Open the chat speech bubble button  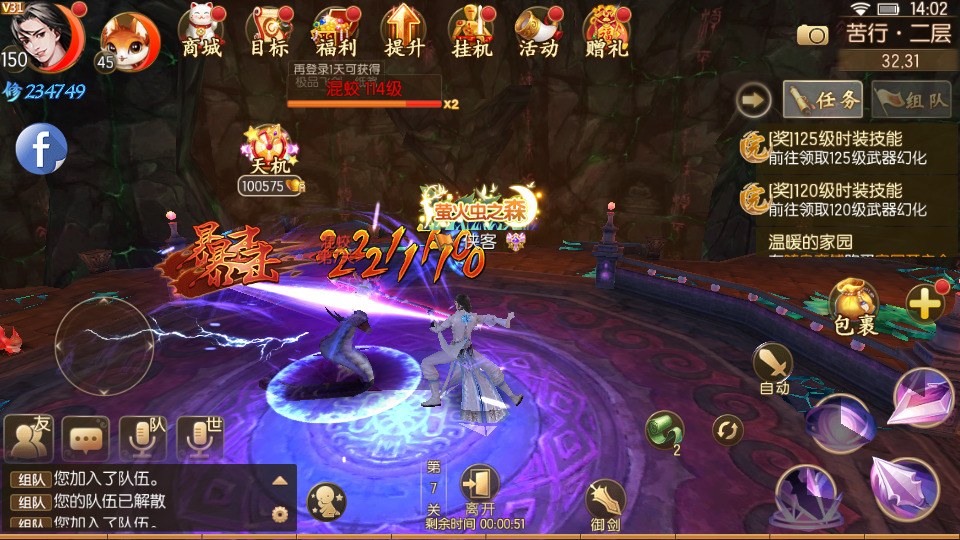pyautogui.click(x=86, y=437)
